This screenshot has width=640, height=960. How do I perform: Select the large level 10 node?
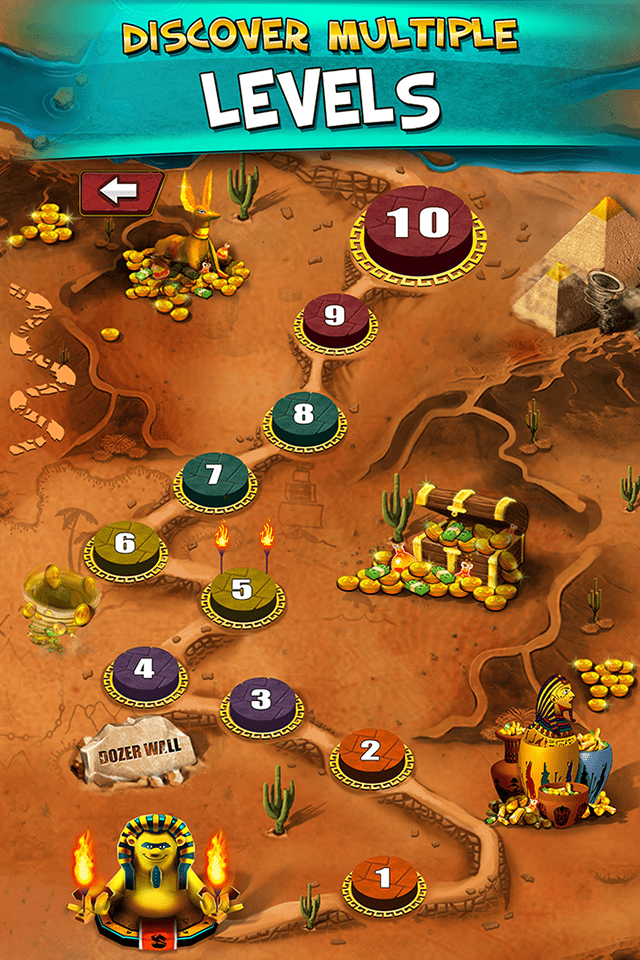(x=418, y=226)
